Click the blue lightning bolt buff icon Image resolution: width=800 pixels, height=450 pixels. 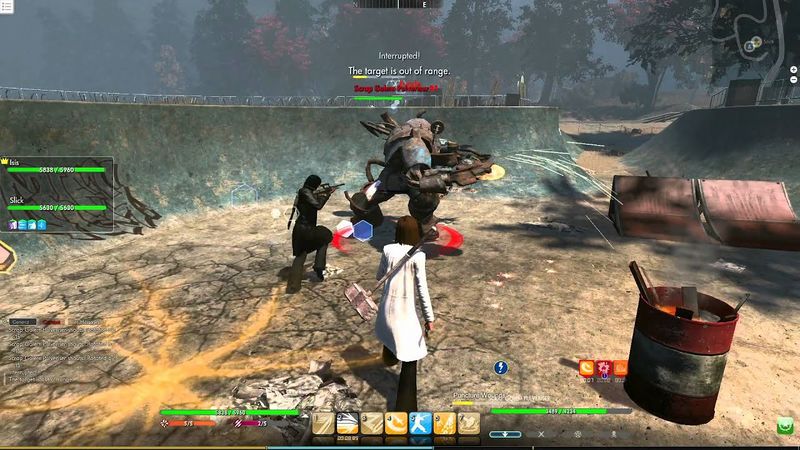(x=503, y=367)
